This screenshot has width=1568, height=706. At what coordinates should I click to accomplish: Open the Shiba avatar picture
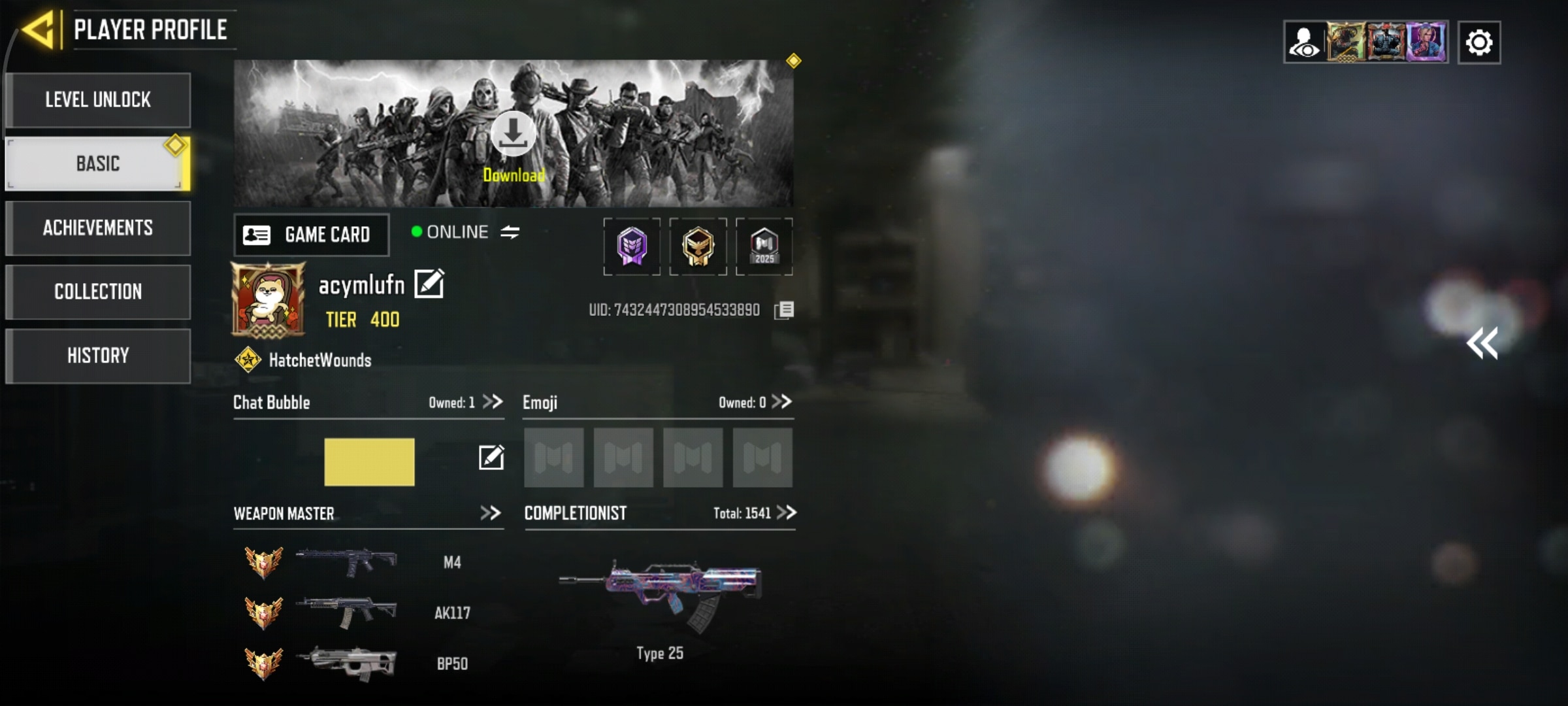click(x=269, y=299)
